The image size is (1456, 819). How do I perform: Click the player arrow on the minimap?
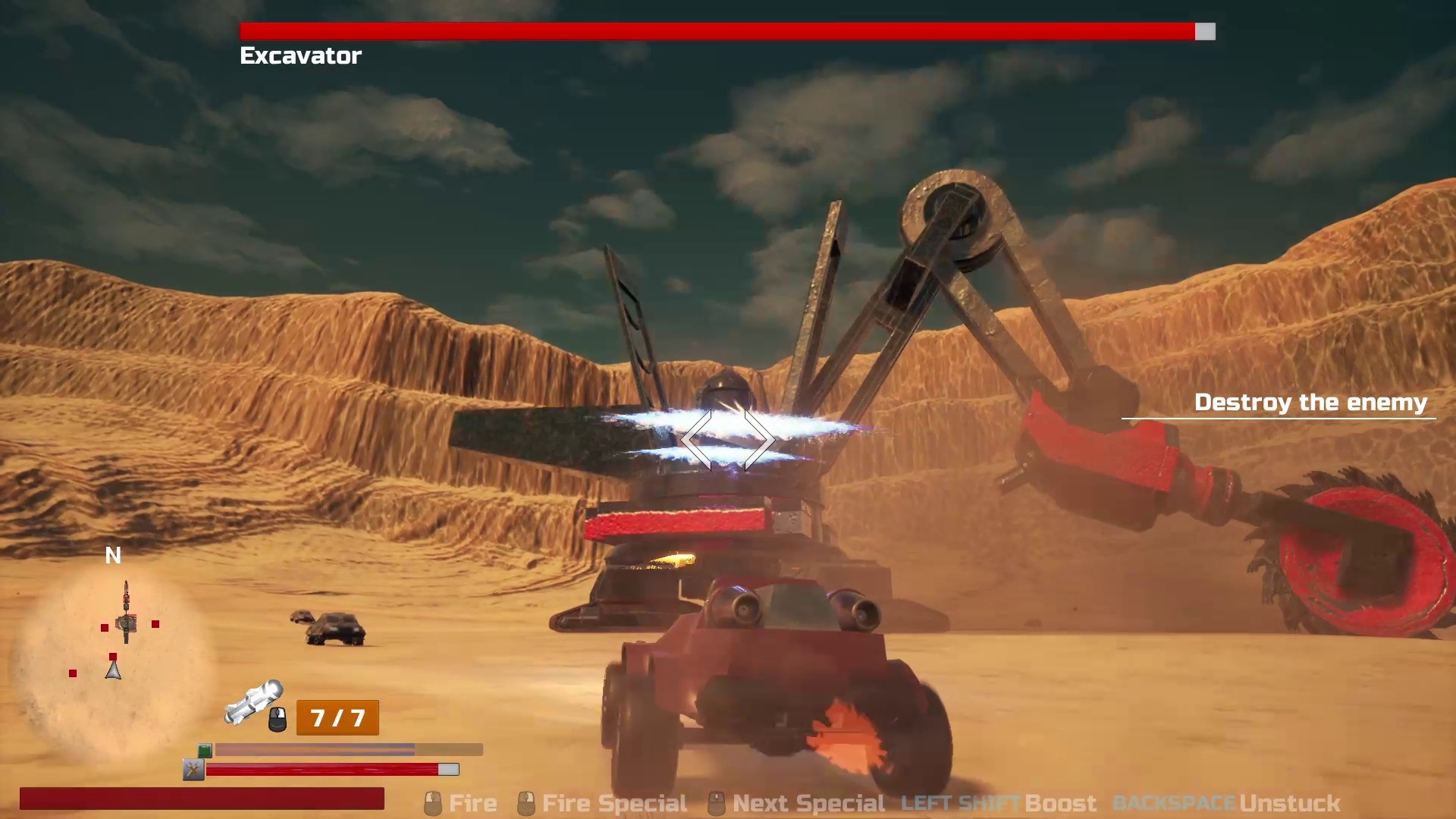pos(114,670)
